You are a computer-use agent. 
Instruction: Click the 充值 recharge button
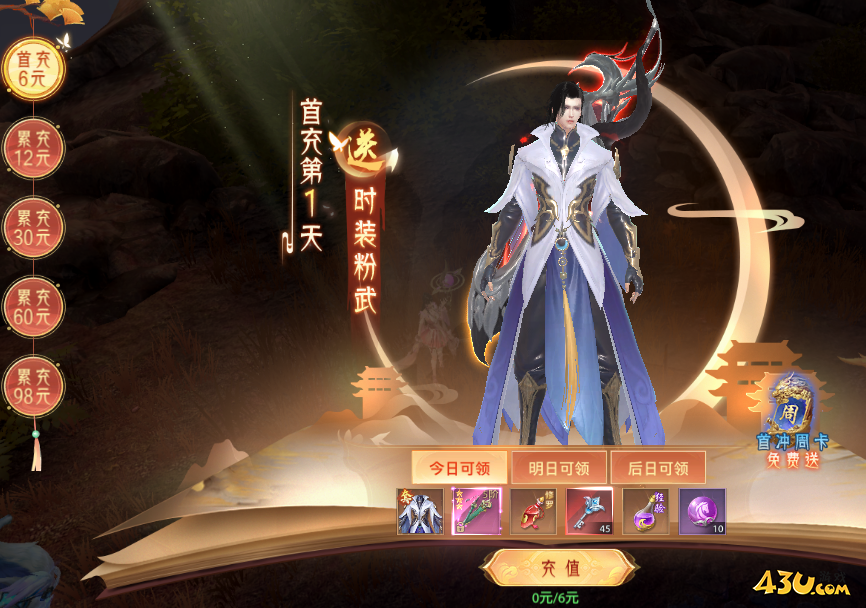[x=558, y=568]
